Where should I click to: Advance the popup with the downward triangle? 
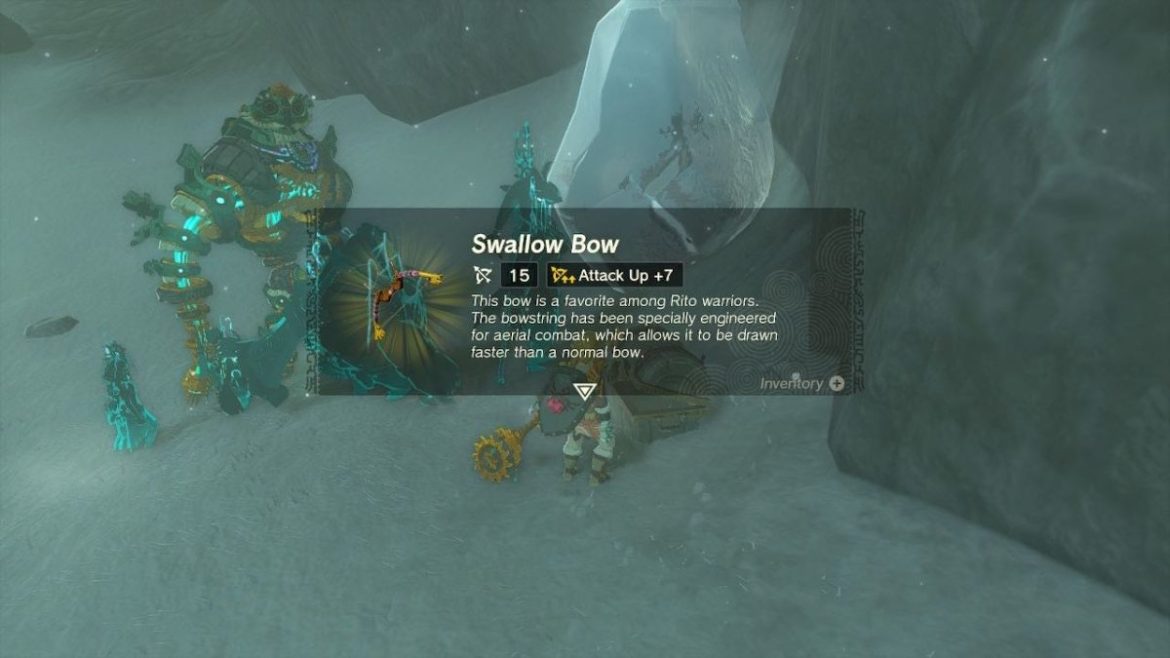point(584,390)
